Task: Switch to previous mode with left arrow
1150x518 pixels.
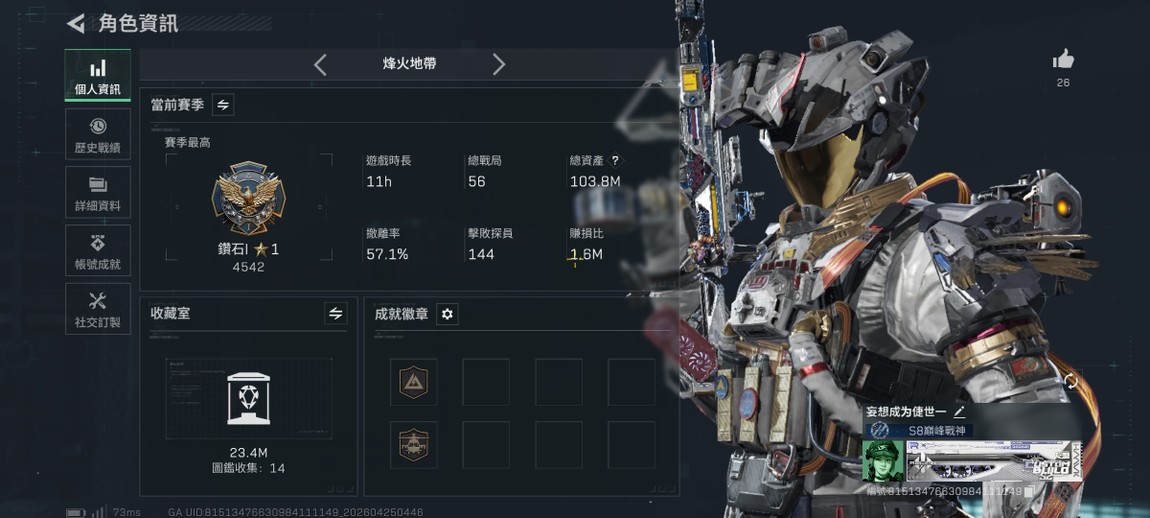Action: coord(320,65)
